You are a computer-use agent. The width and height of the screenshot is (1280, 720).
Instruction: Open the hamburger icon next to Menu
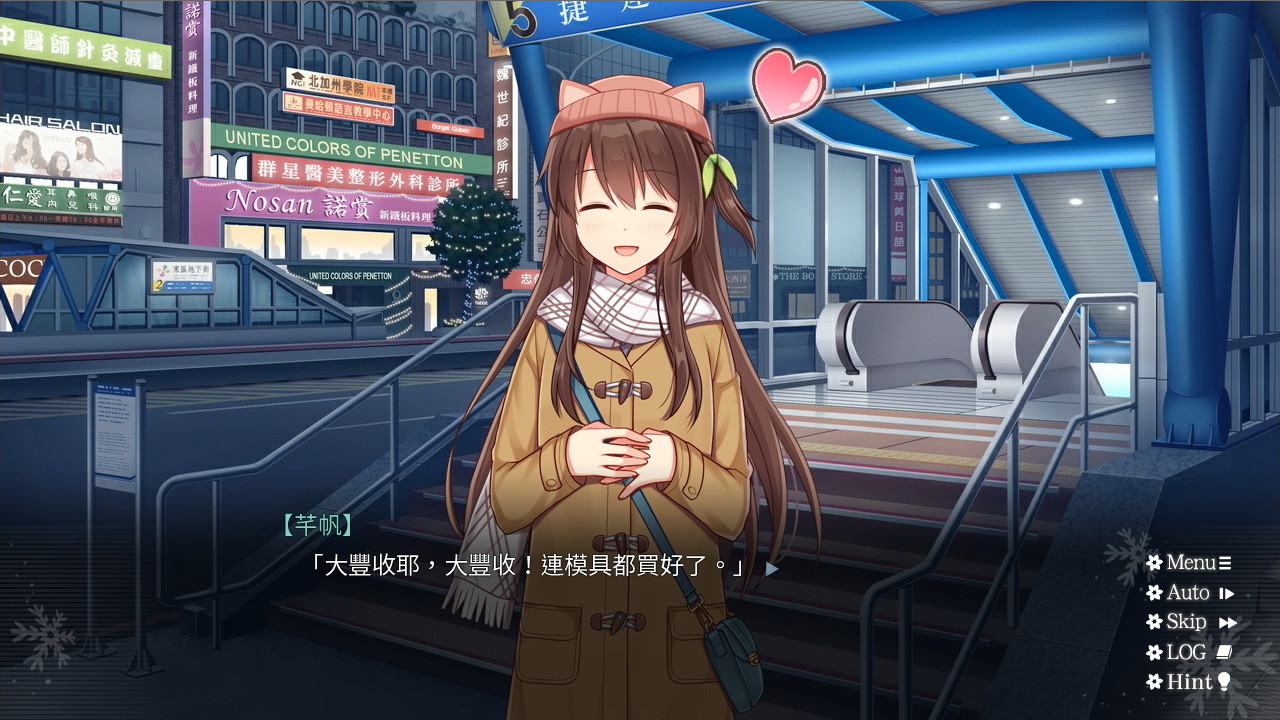point(1225,562)
